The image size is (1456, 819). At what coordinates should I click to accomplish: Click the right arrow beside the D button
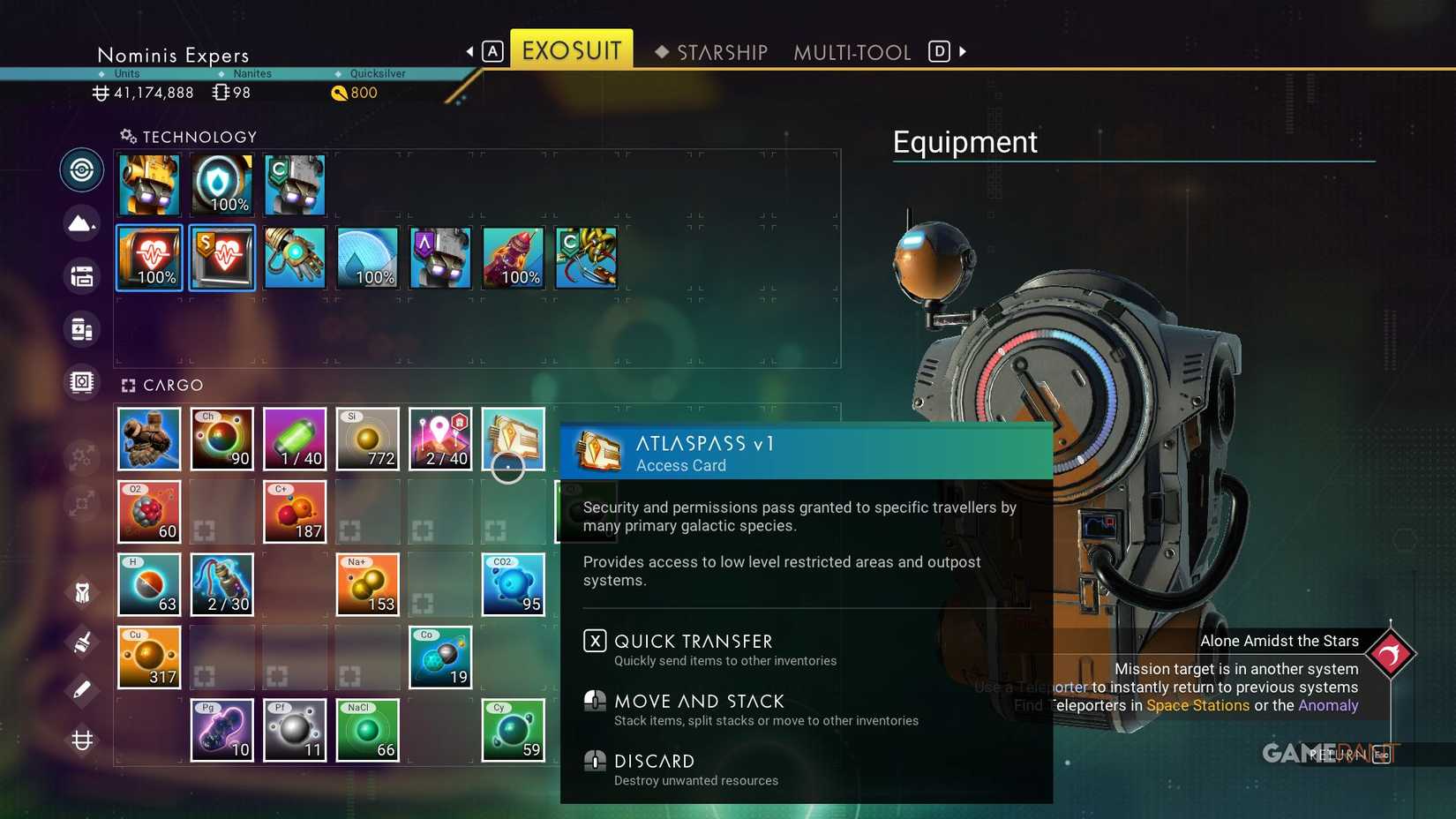(x=963, y=51)
